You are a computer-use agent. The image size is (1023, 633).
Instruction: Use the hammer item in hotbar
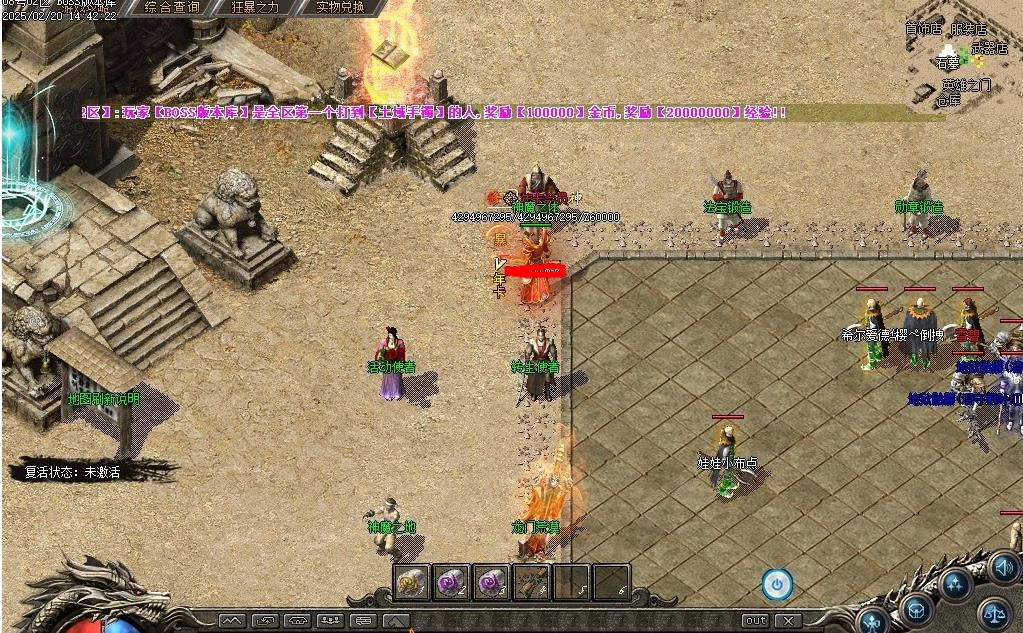click(532, 581)
